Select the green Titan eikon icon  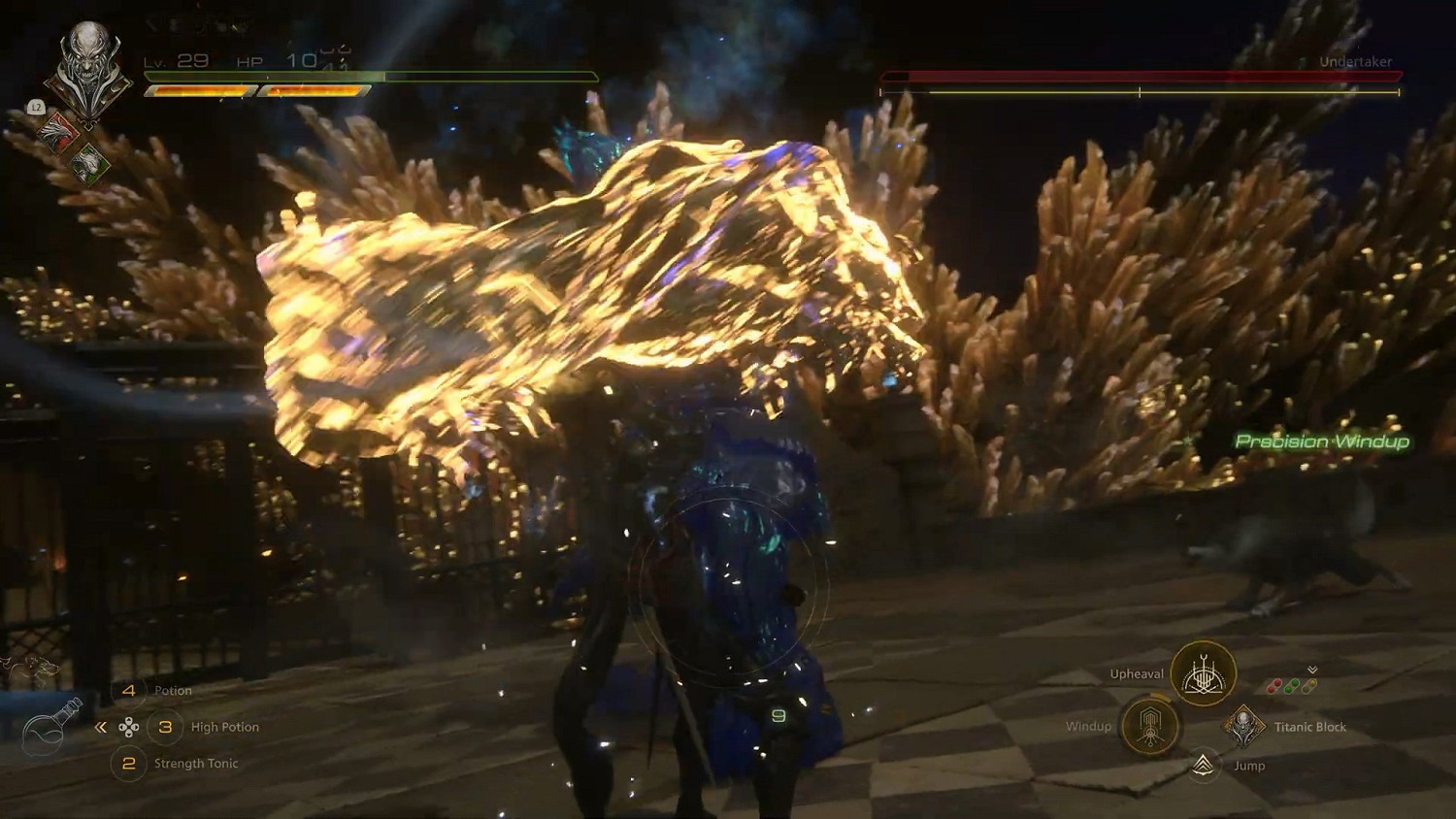pyautogui.click(x=88, y=163)
